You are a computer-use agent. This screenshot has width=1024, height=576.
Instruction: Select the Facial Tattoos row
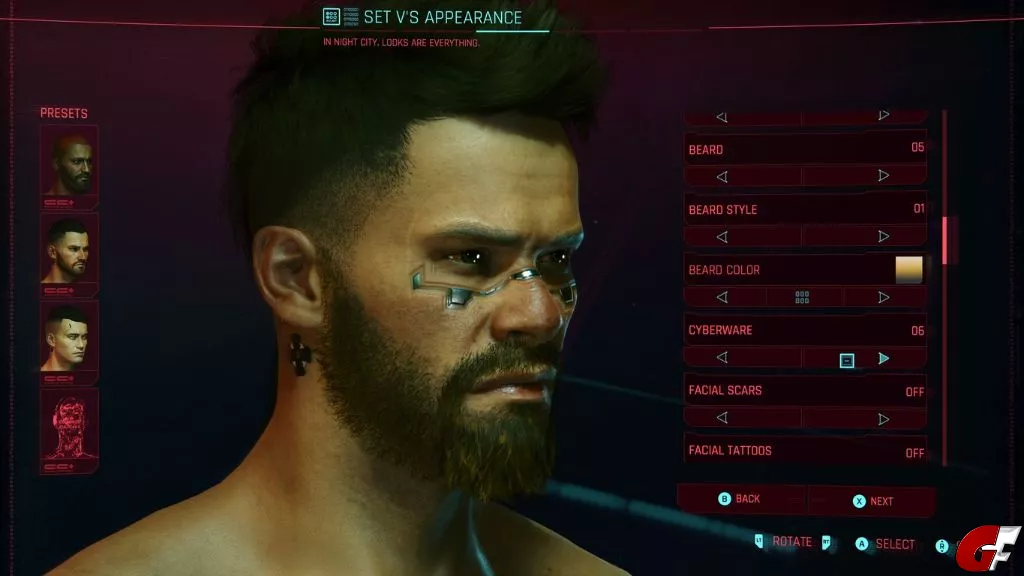click(x=805, y=451)
